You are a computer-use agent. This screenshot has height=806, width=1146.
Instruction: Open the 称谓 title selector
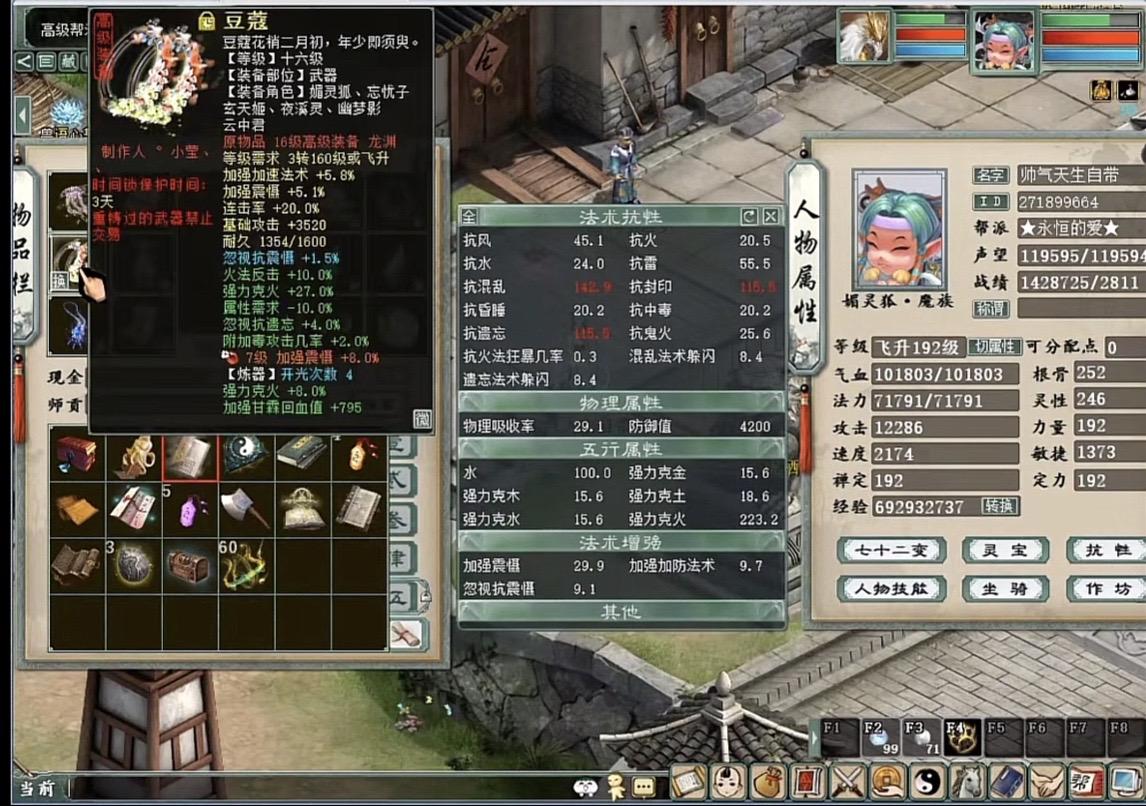(x=990, y=309)
